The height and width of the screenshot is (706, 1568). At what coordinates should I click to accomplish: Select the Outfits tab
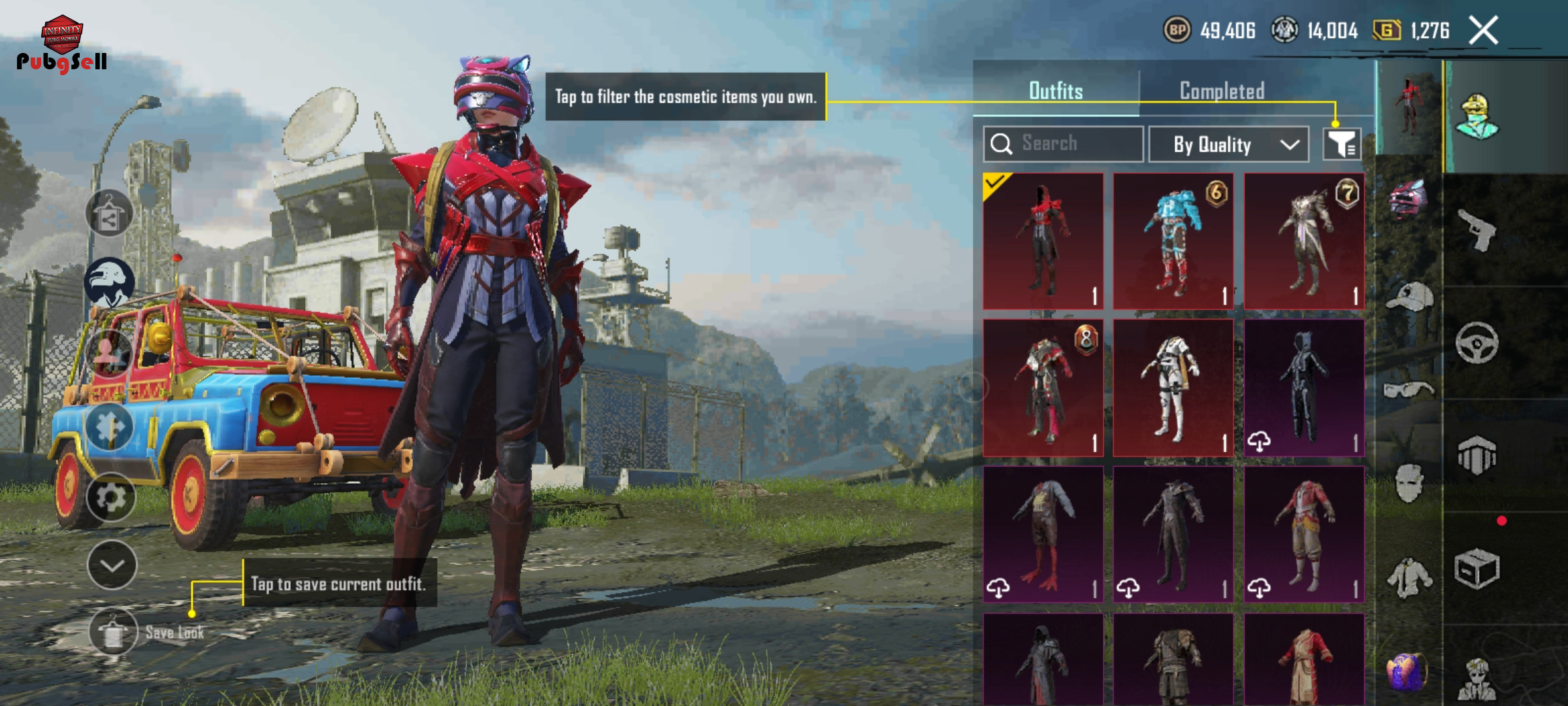[x=1056, y=91]
